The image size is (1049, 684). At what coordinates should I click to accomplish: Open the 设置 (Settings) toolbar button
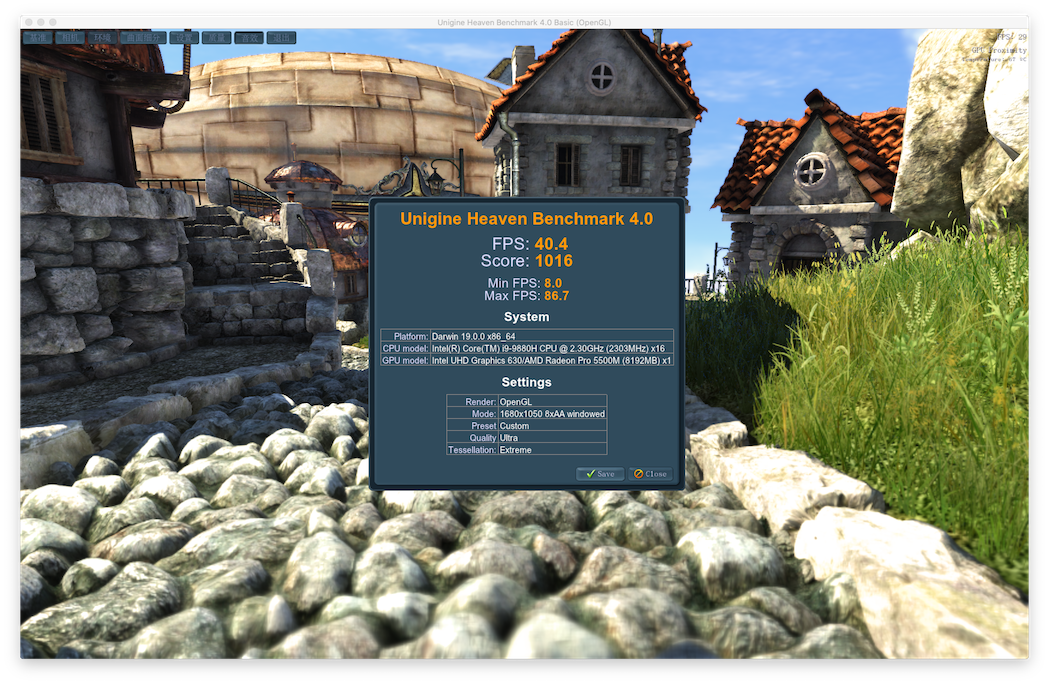(x=184, y=38)
